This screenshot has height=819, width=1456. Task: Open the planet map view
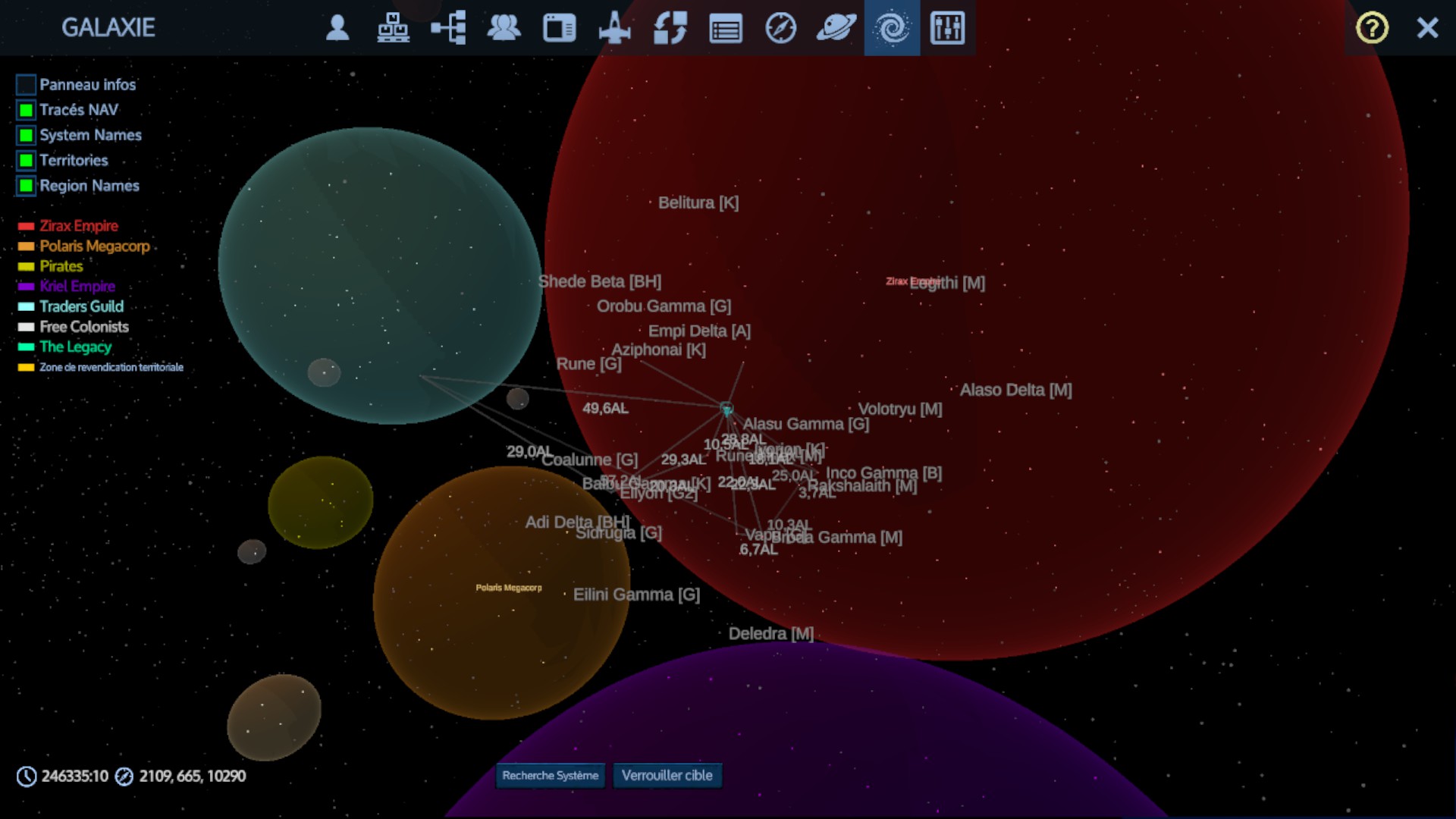[x=837, y=28]
